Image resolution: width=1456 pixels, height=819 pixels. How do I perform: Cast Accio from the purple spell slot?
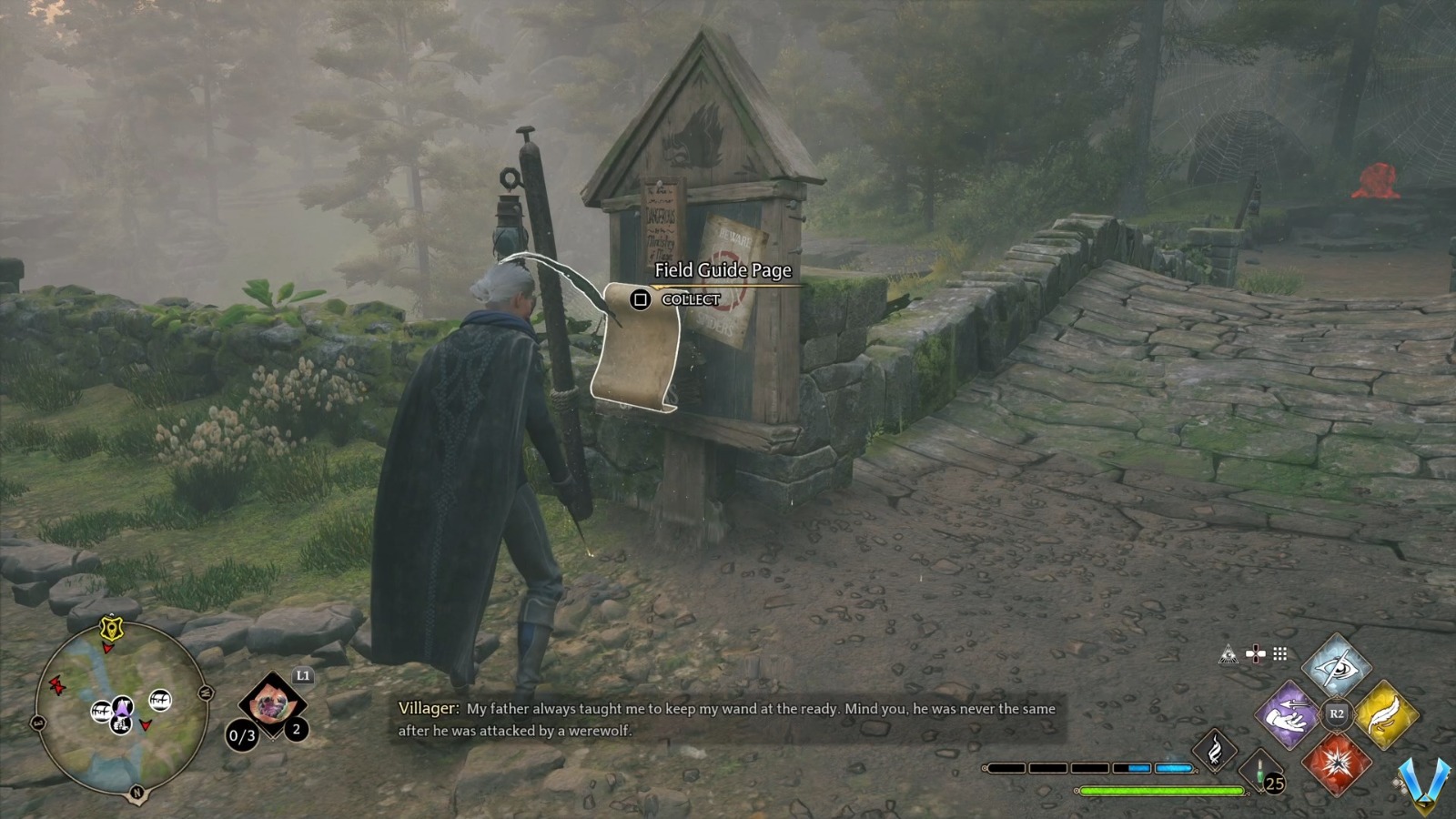tap(1289, 716)
